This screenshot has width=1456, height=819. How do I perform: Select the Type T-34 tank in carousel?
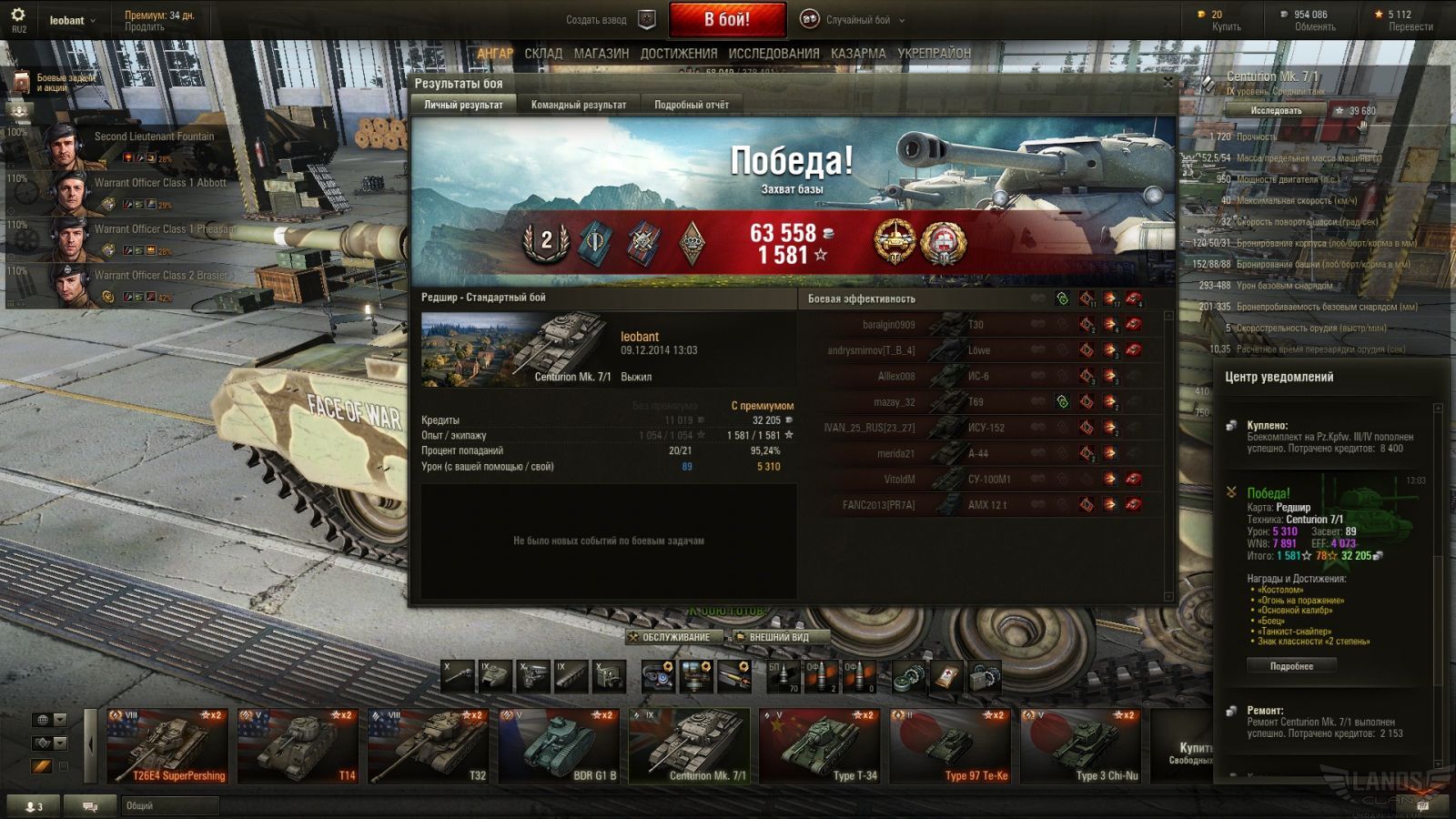[x=820, y=746]
